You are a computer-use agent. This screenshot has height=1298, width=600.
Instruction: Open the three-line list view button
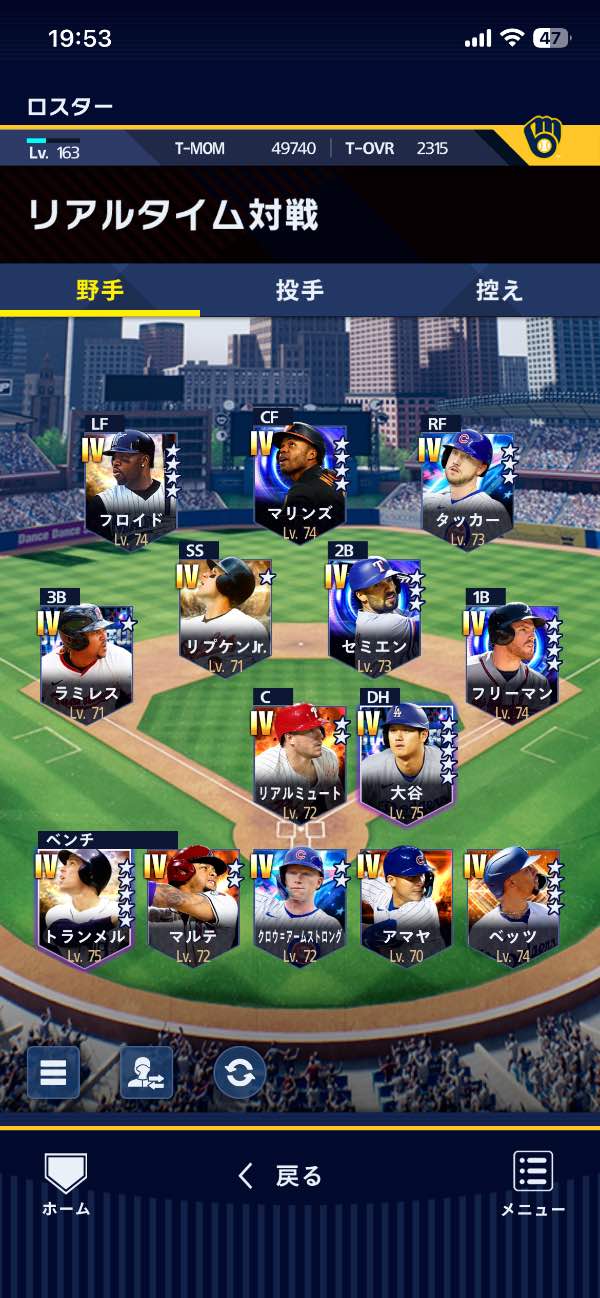(x=53, y=1072)
